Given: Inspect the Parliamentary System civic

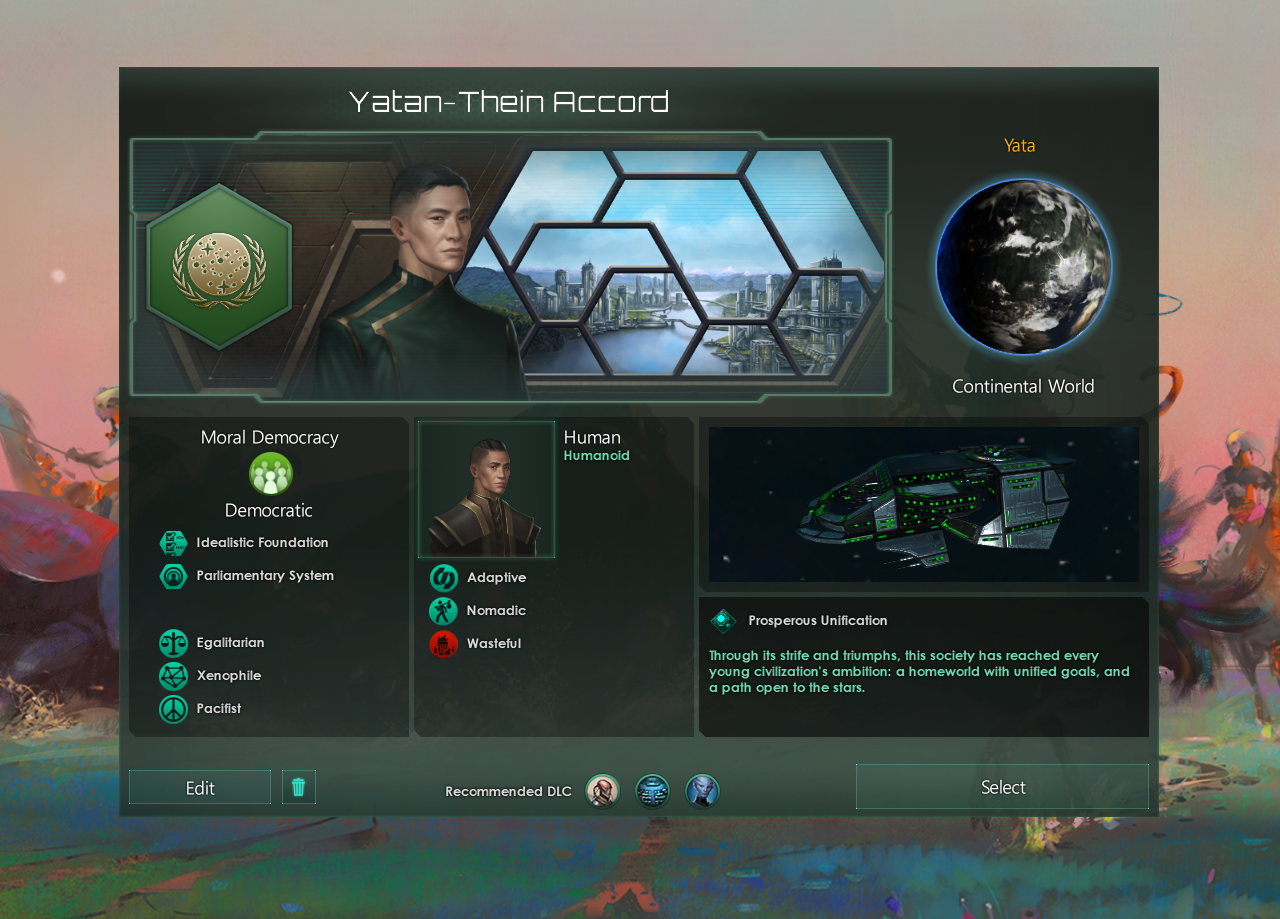Looking at the screenshot, I should click(x=174, y=576).
